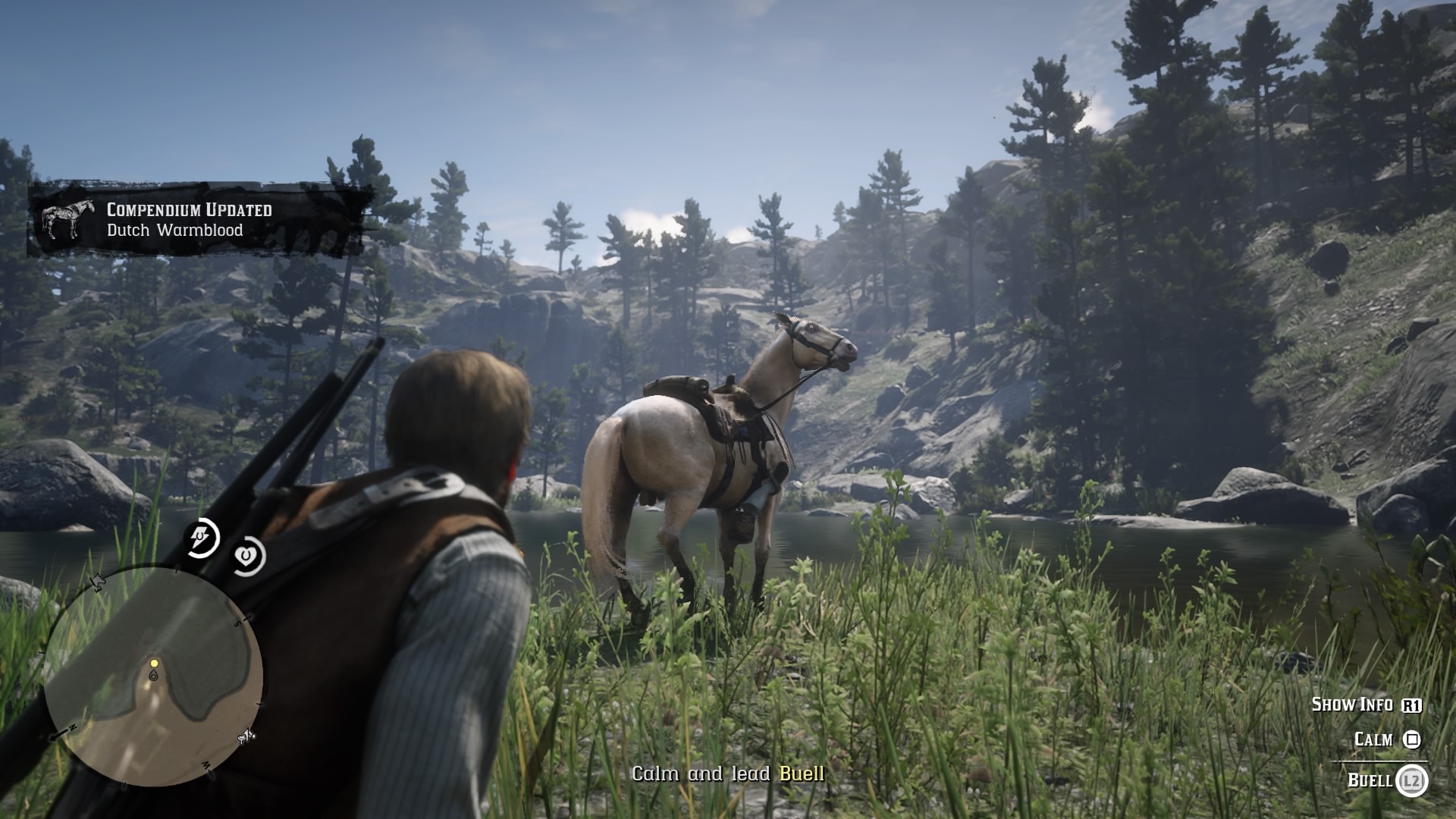Click the player marker on the minimap
The image size is (1456, 819).
153,676
